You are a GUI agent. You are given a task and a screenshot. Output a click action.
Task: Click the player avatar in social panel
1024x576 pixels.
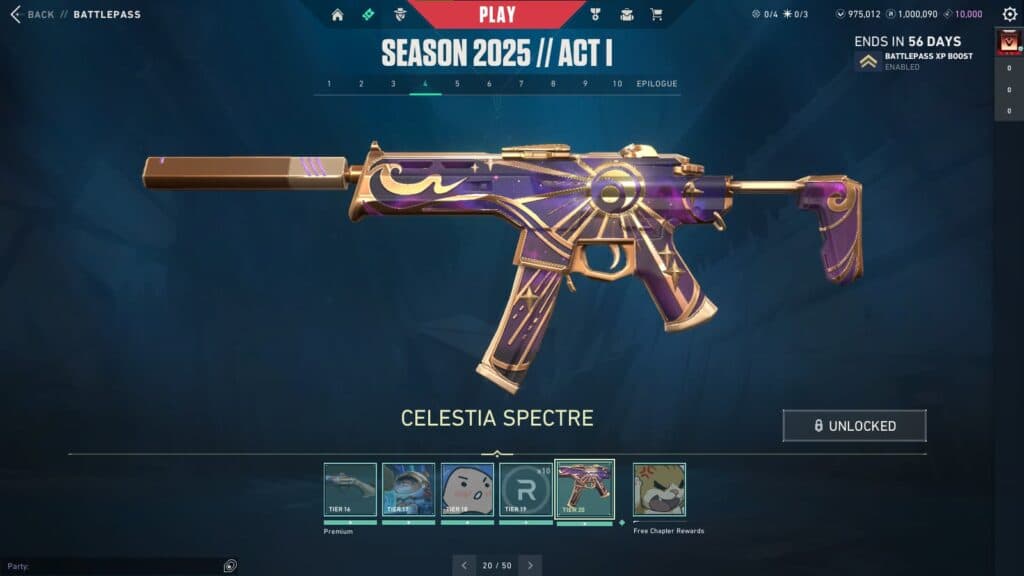tap(1008, 42)
